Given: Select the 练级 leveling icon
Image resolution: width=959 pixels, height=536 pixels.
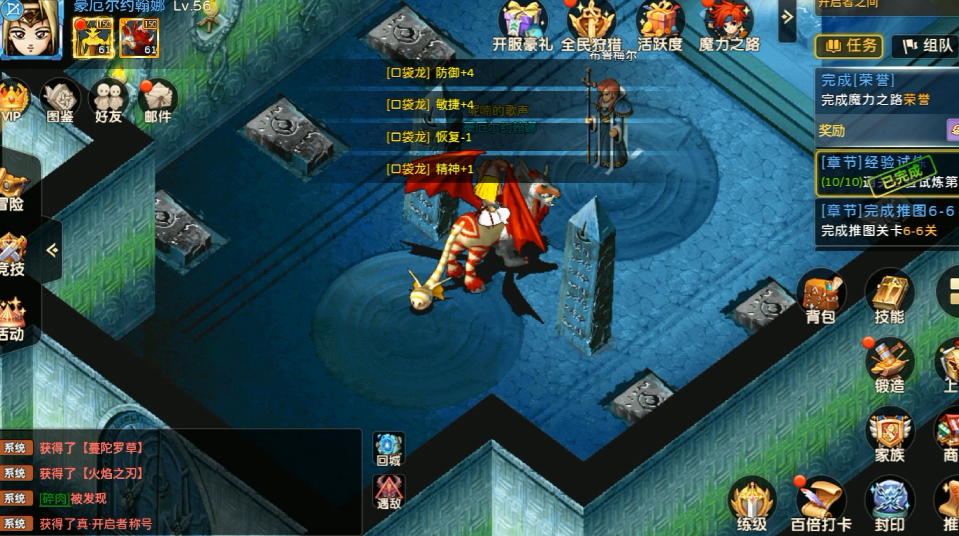Looking at the screenshot, I should 751,503.
